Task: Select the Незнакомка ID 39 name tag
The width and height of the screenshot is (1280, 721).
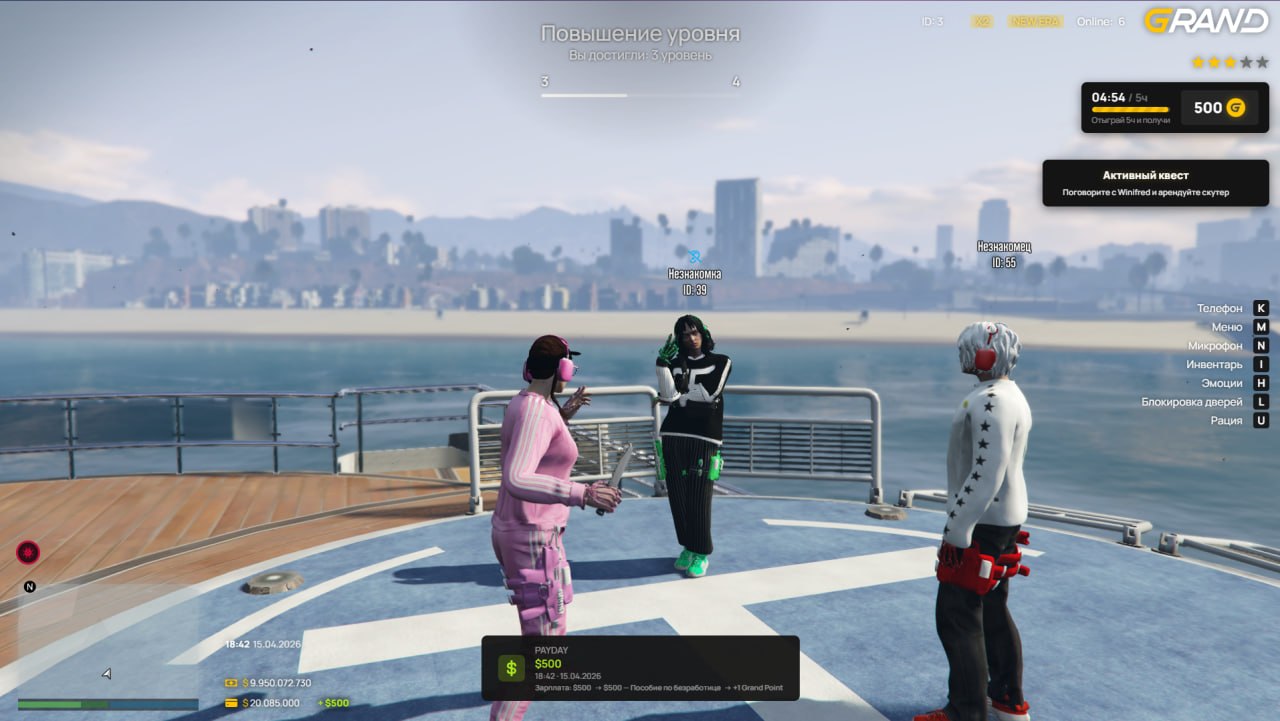Action: click(x=694, y=280)
